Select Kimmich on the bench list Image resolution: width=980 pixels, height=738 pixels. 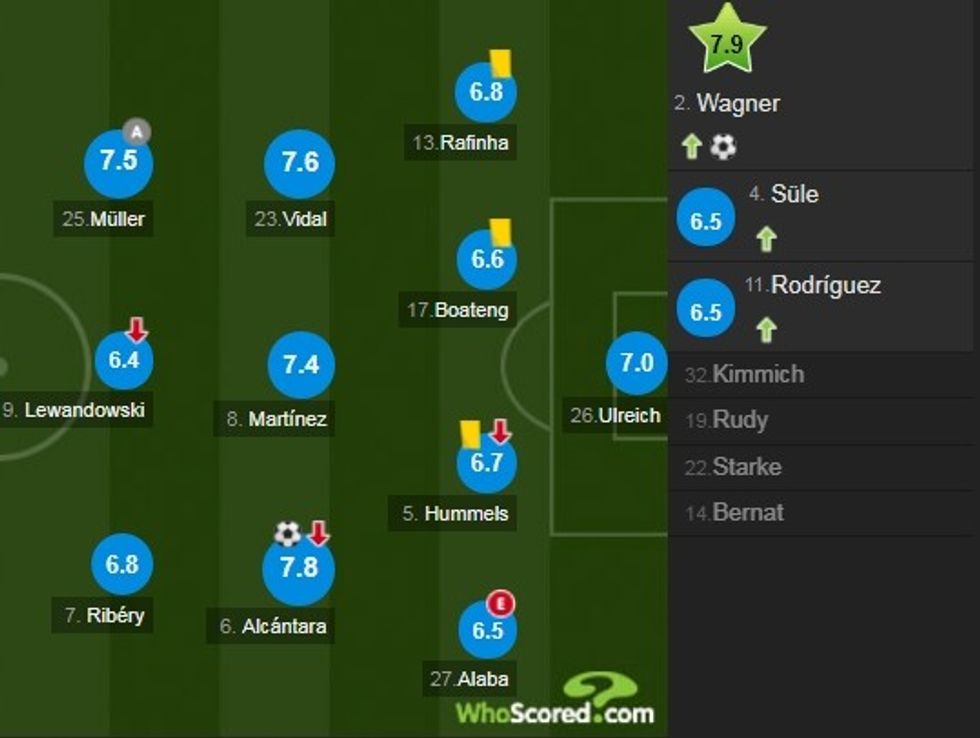(x=757, y=375)
